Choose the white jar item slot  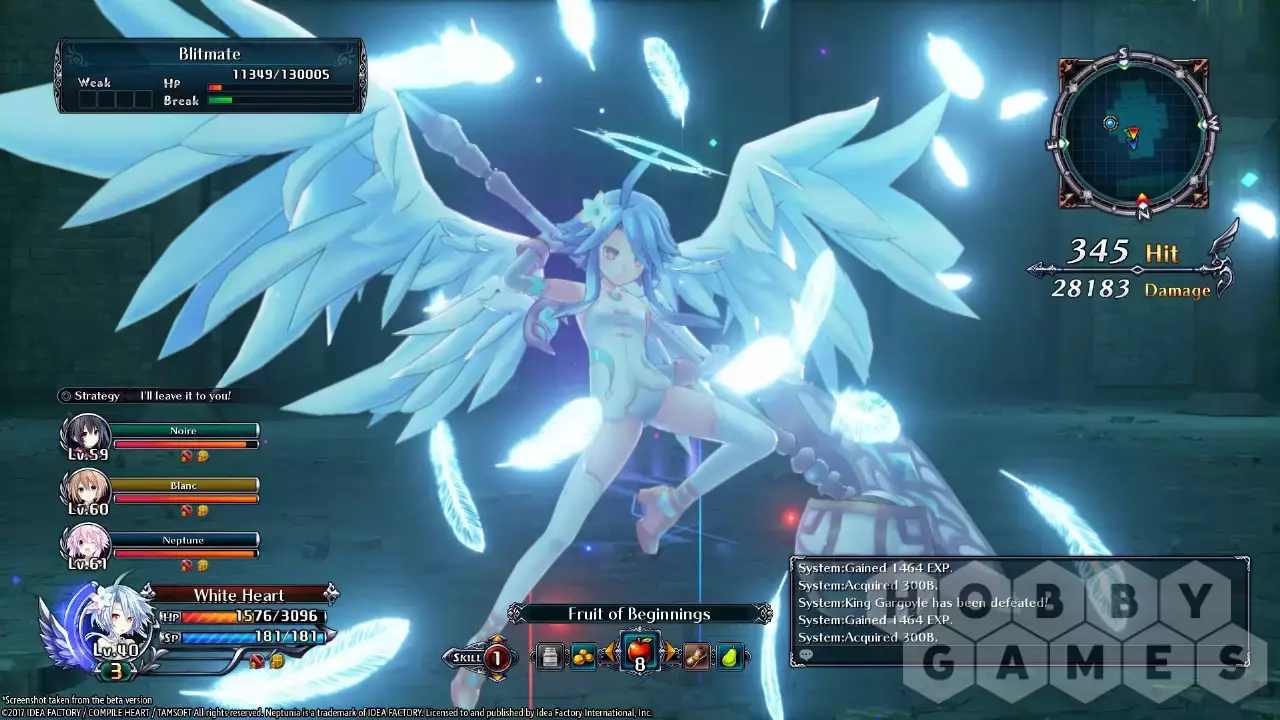click(x=548, y=657)
